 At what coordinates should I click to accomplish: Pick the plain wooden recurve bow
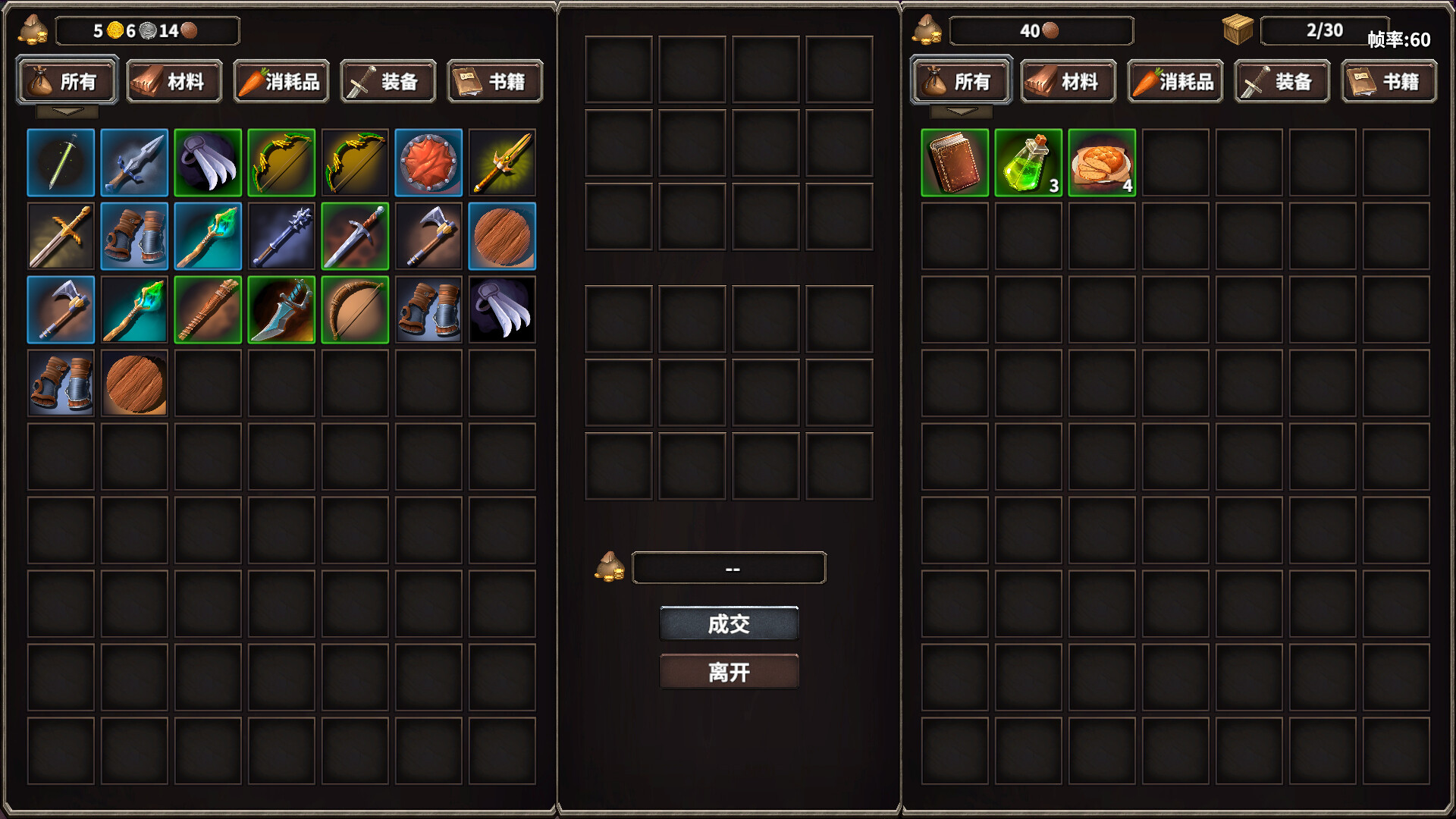(354, 310)
